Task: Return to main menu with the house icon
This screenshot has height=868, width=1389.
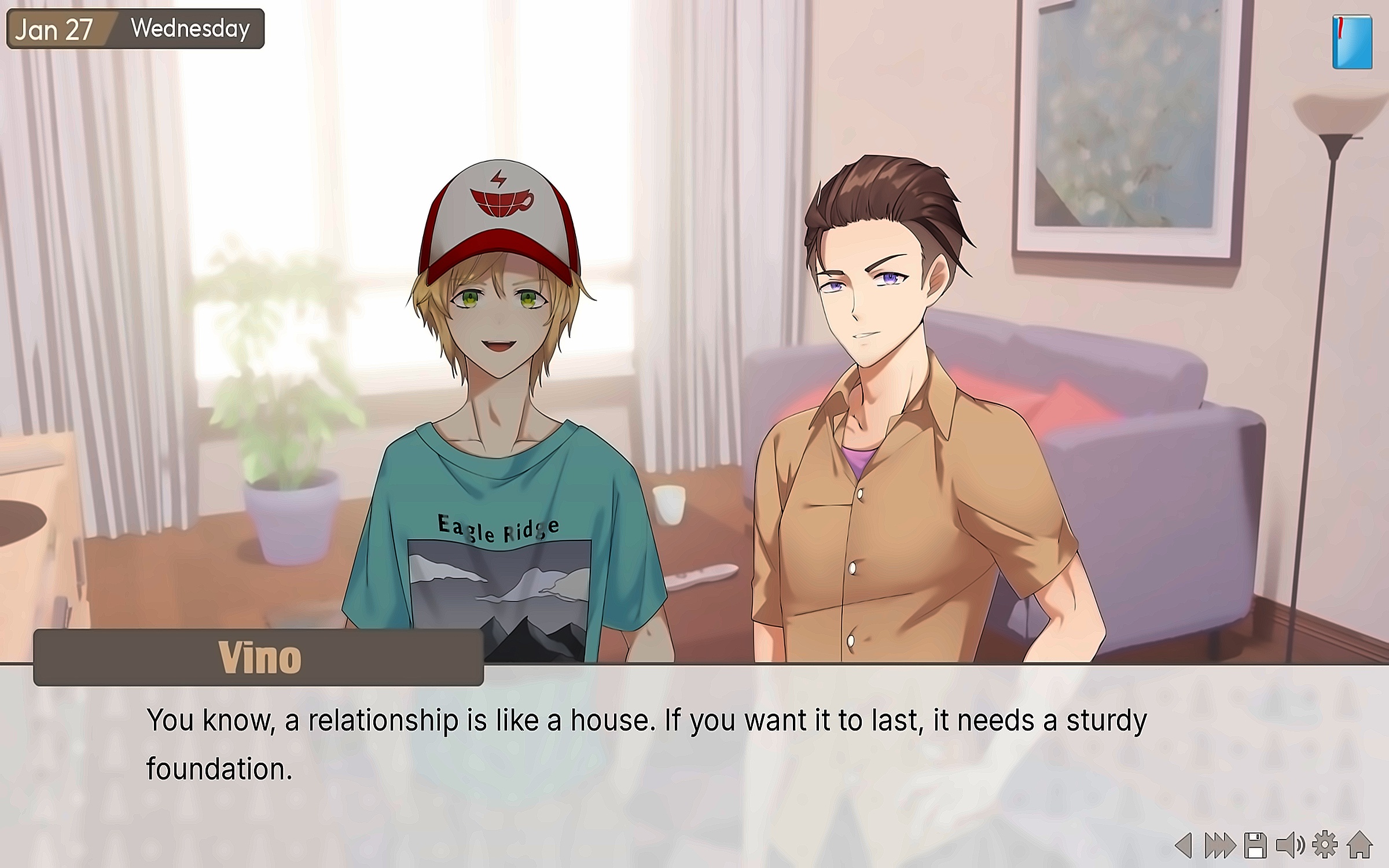Action: [1359, 845]
